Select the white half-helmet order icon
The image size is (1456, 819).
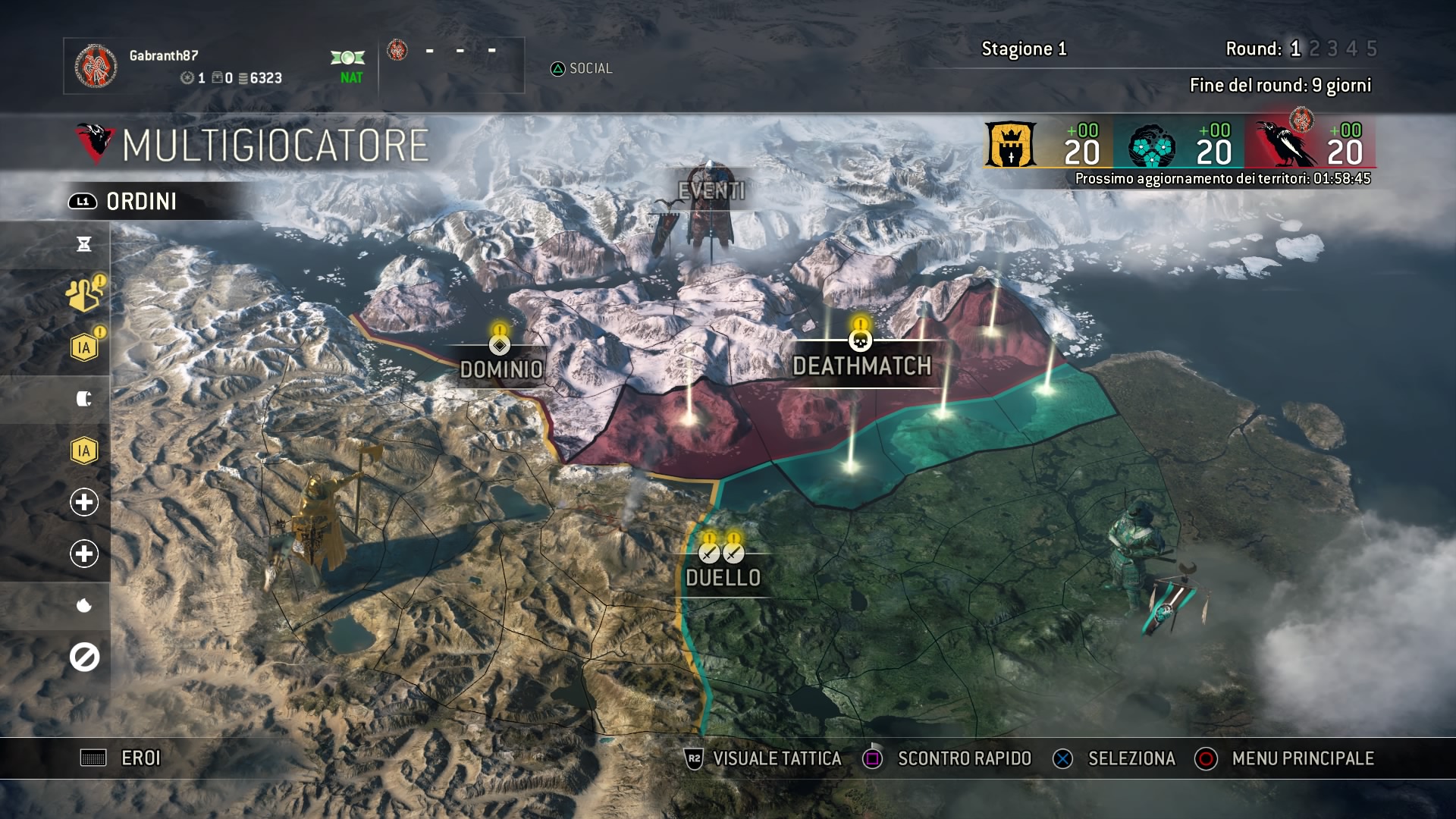tap(84, 399)
